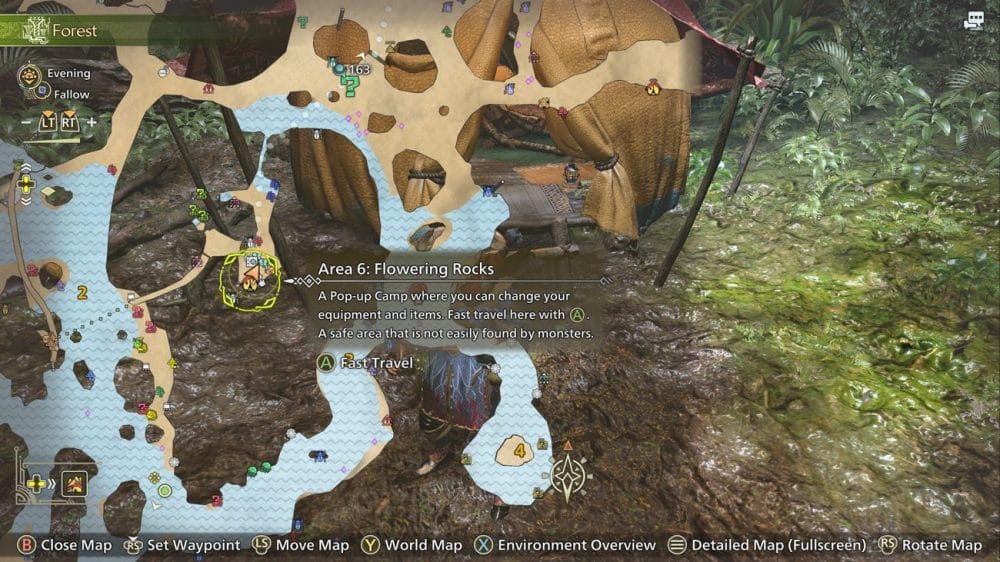Viewport: 1000px width, 562px height.
Task: Fast Travel to Flowering Rocks camp
Action: pyautogui.click(x=366, y=362)
